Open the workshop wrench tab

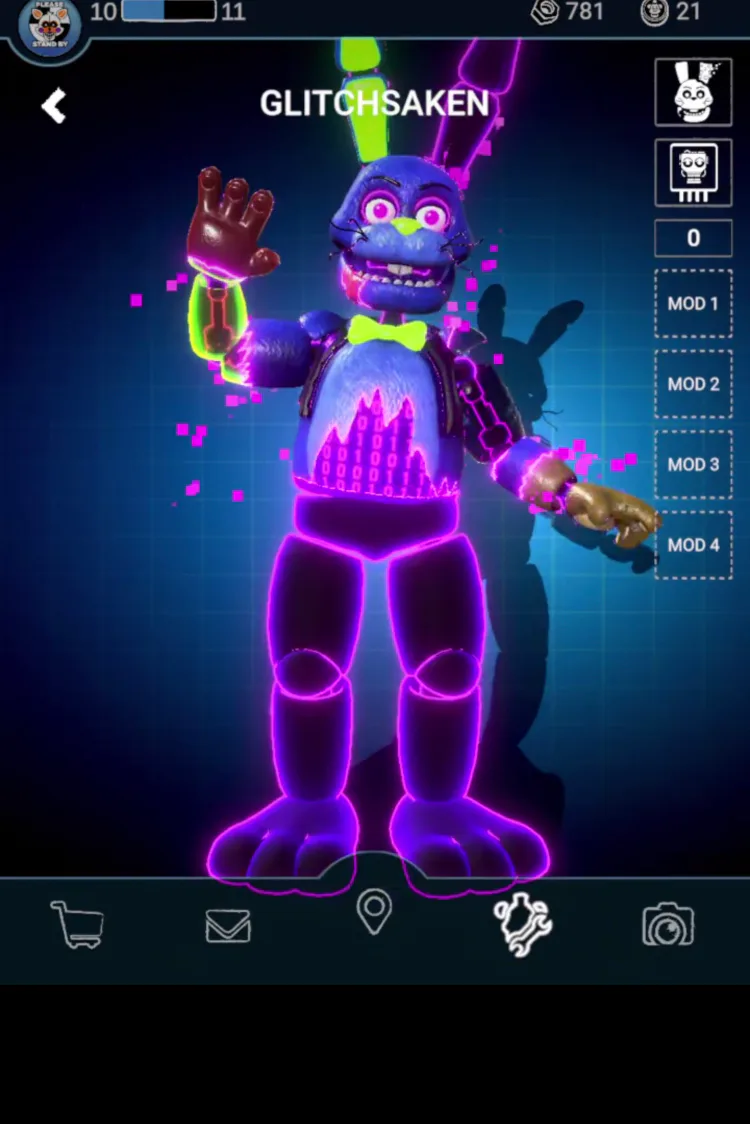click(x=523, y=923)
